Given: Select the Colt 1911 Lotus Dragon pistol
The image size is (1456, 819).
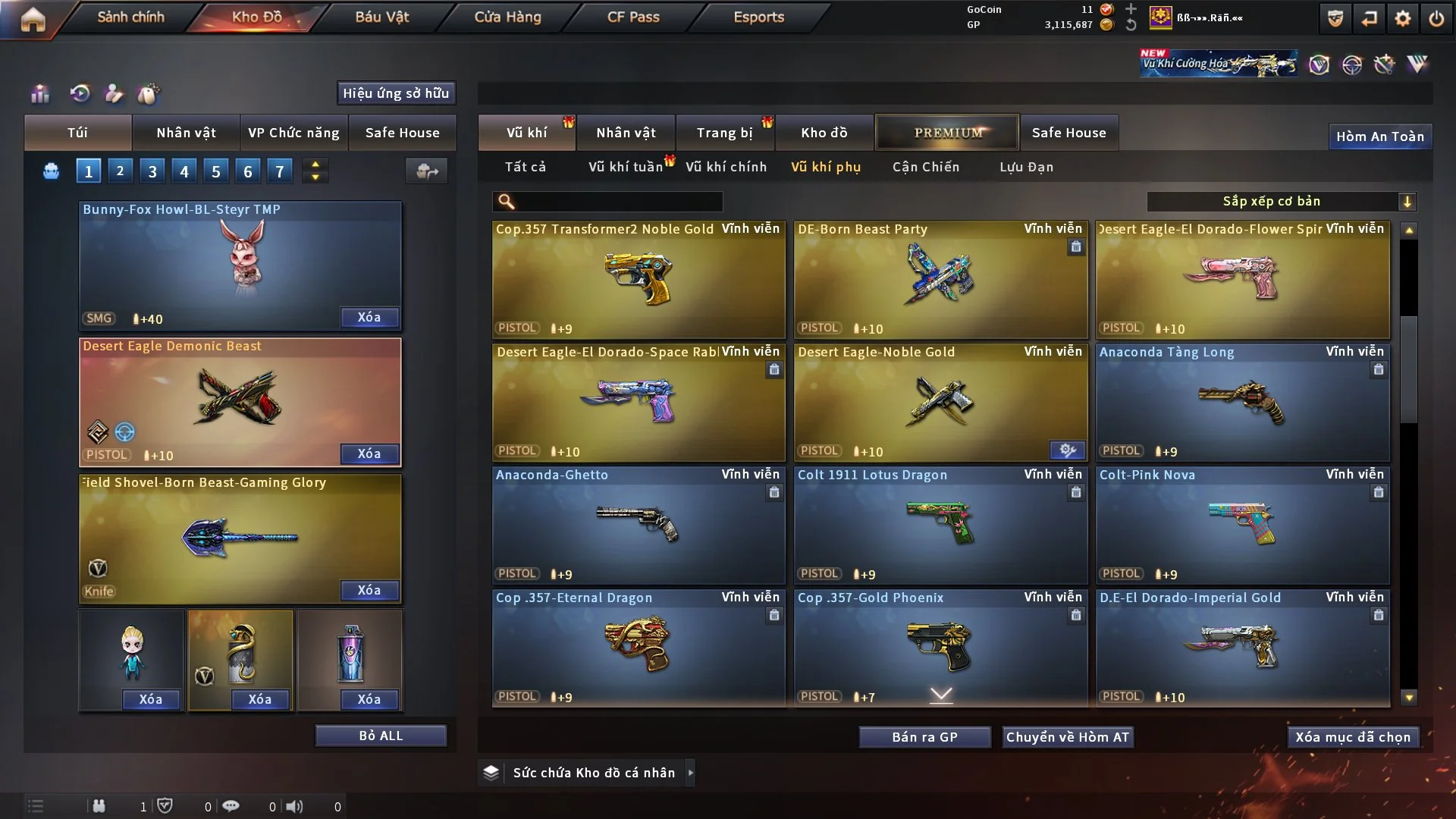Looking at the screenshot, I should click(x=940, y=525).
